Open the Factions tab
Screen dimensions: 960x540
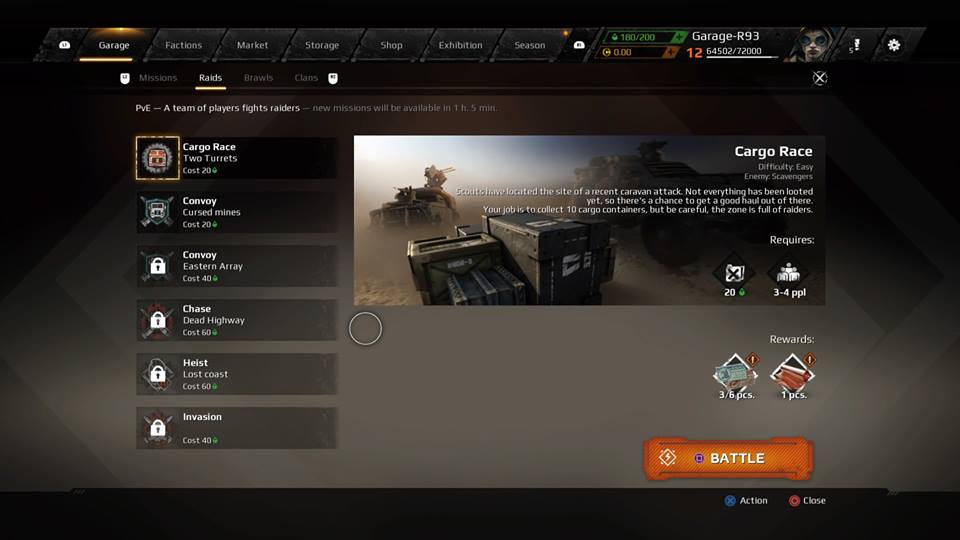(183, 45)
